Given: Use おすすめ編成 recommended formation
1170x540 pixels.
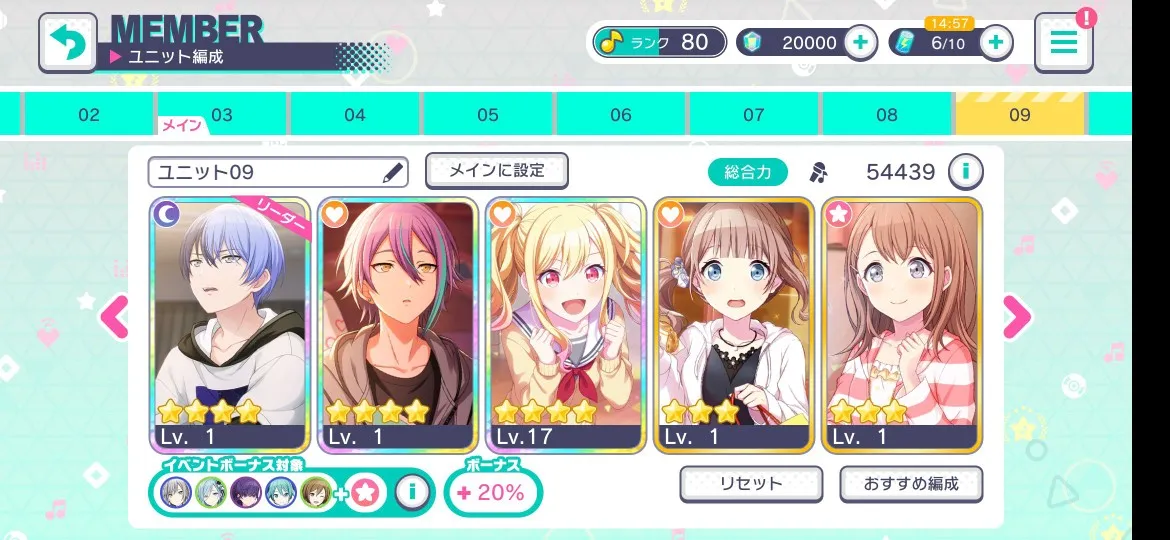Looking at the screenshot, I should 911,484.
